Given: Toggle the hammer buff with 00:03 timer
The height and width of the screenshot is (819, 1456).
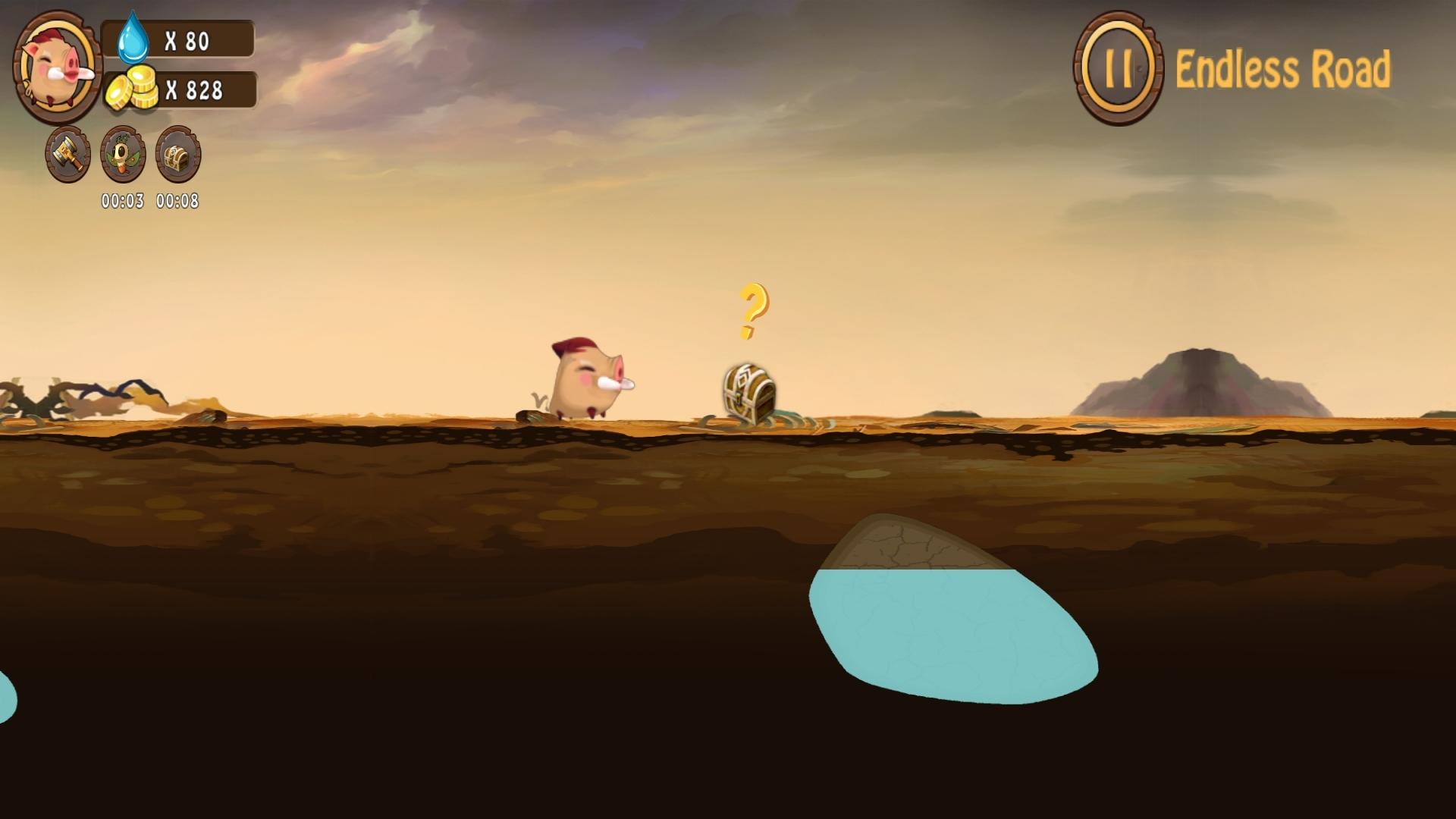Looking at the screenshot, I should [67, 155].
